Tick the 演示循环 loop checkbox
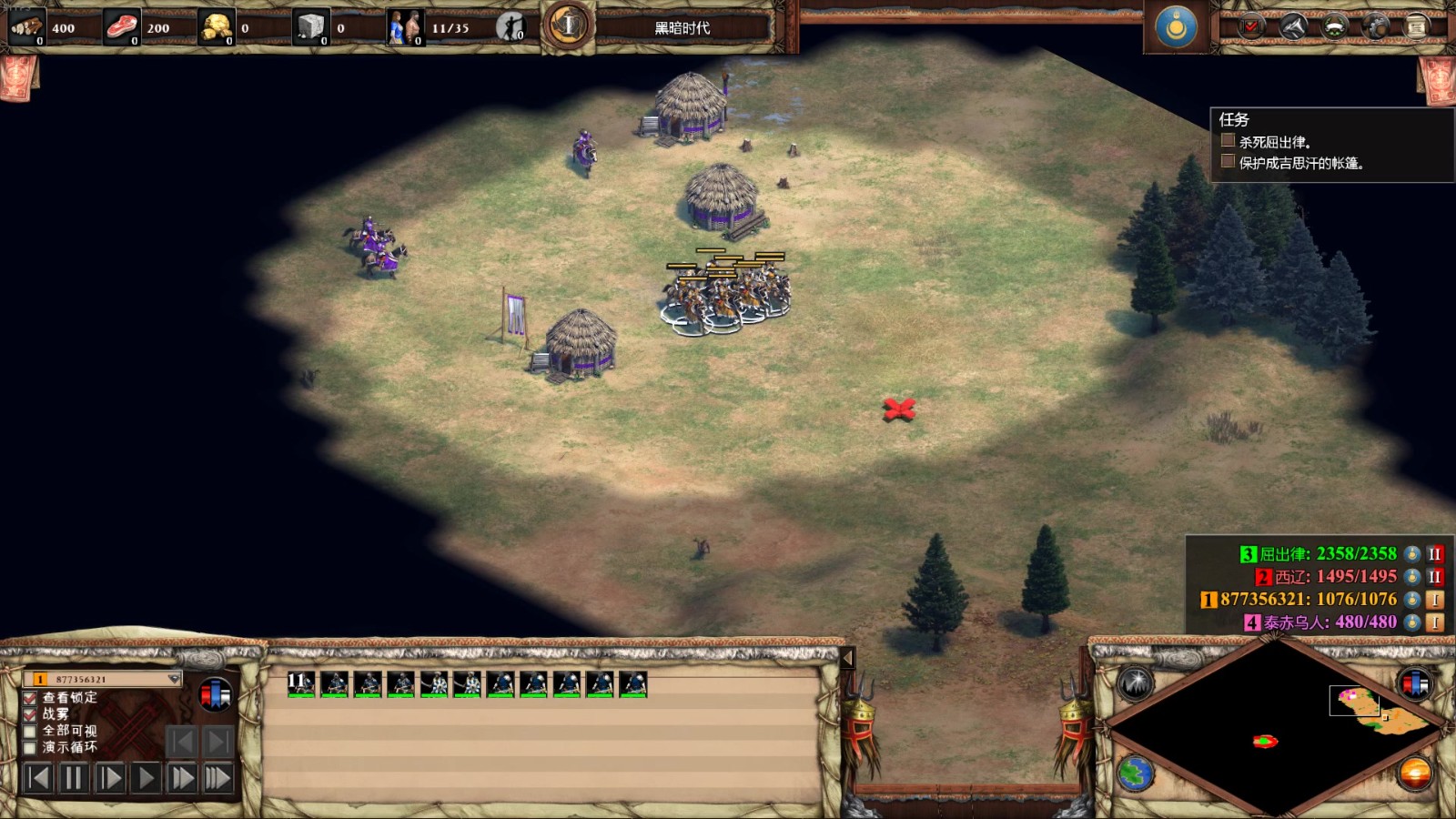The image size is (1456, 819). click(x=30, y=747)
